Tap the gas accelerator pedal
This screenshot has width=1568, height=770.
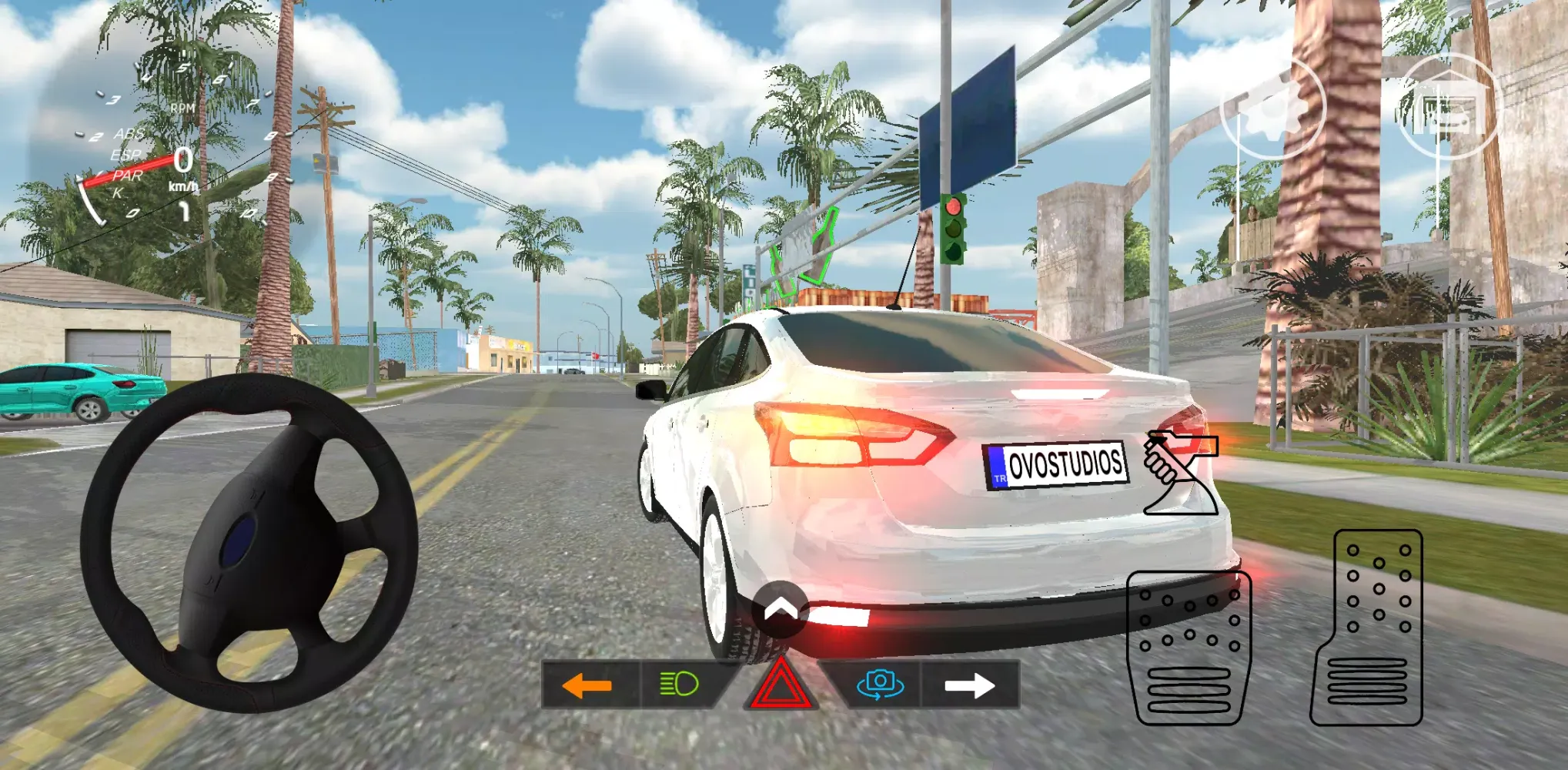(x=1368, y=628)
